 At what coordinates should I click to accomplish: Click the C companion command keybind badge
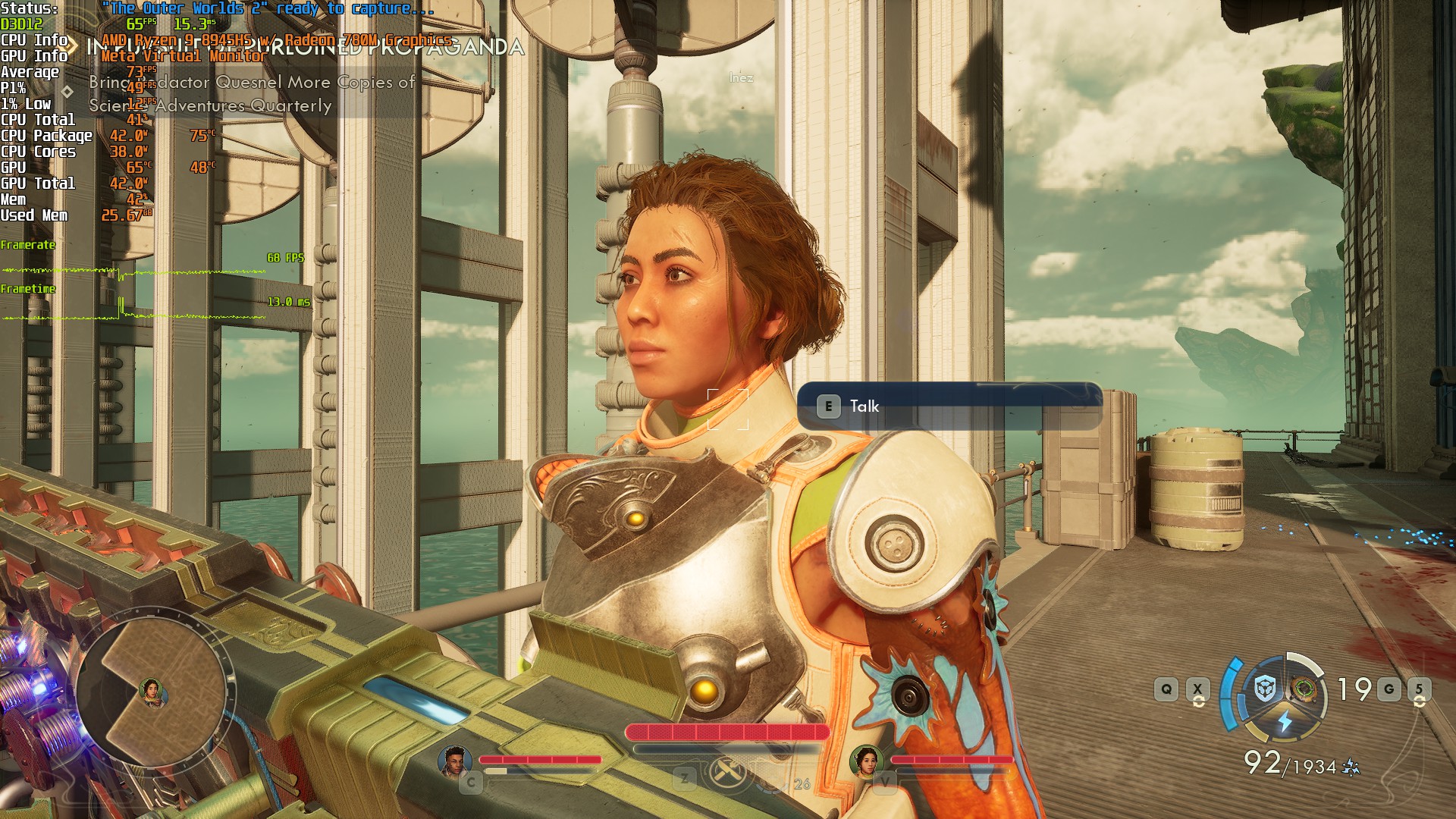click(x=471, y=782)
